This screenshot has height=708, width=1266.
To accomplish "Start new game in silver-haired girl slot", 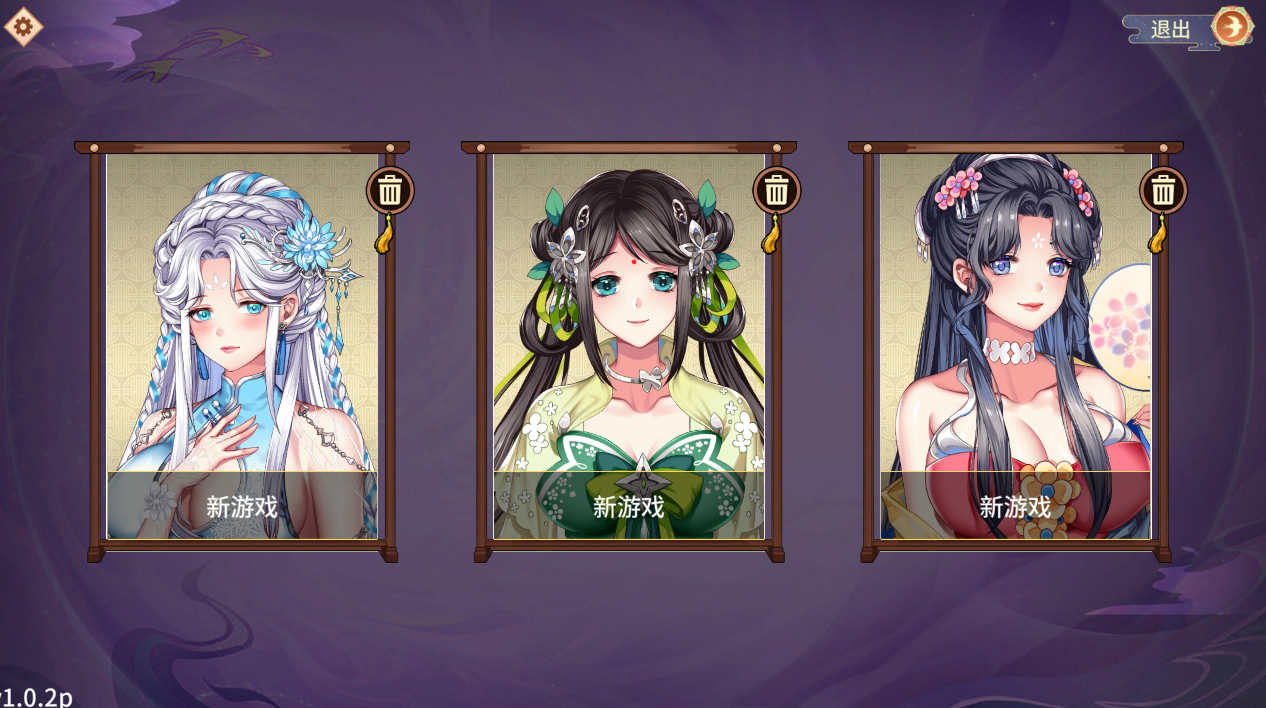I will (242, 506).
